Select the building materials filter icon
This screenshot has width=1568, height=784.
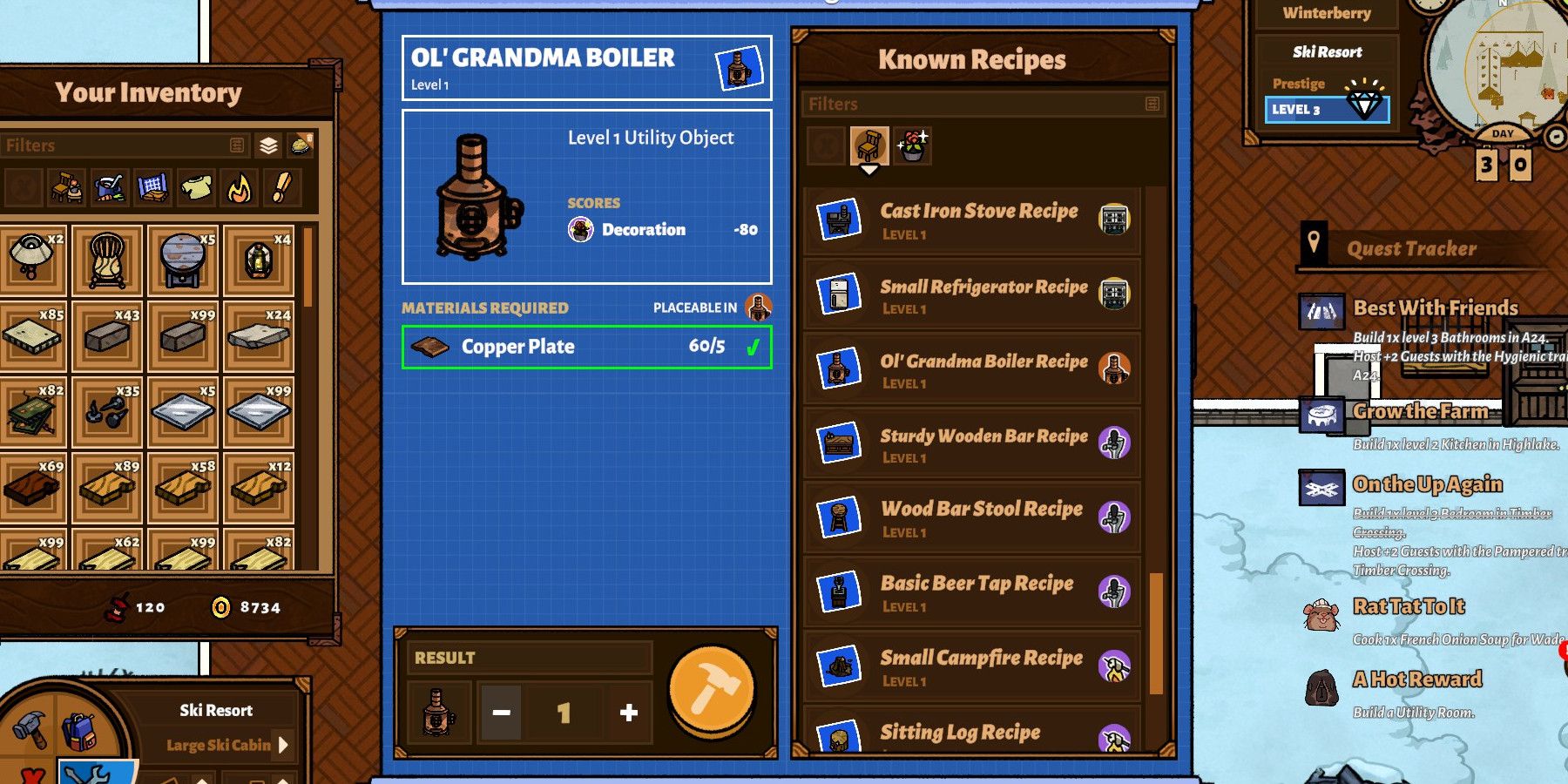(x=151, y=187)
